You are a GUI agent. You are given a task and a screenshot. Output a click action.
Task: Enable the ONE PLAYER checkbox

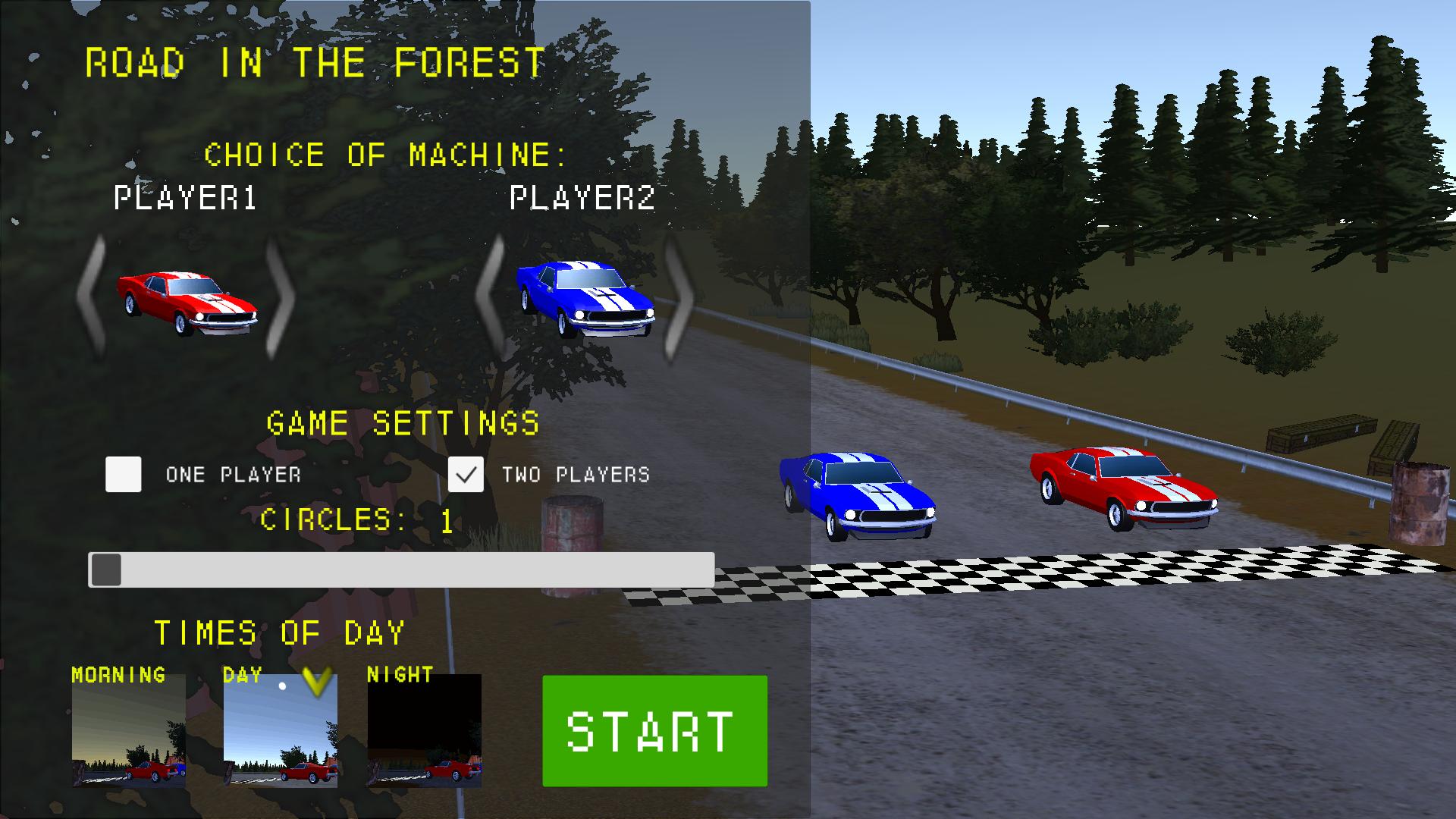124,475
